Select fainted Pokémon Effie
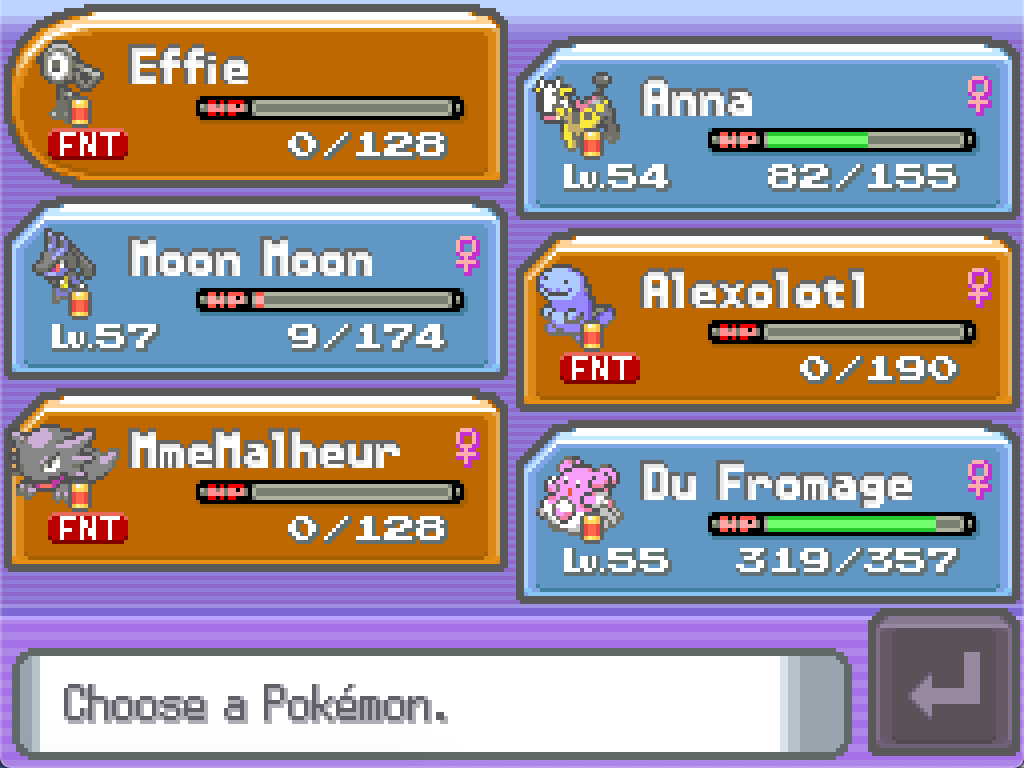The image size is (1024, 768). point(256,100)
